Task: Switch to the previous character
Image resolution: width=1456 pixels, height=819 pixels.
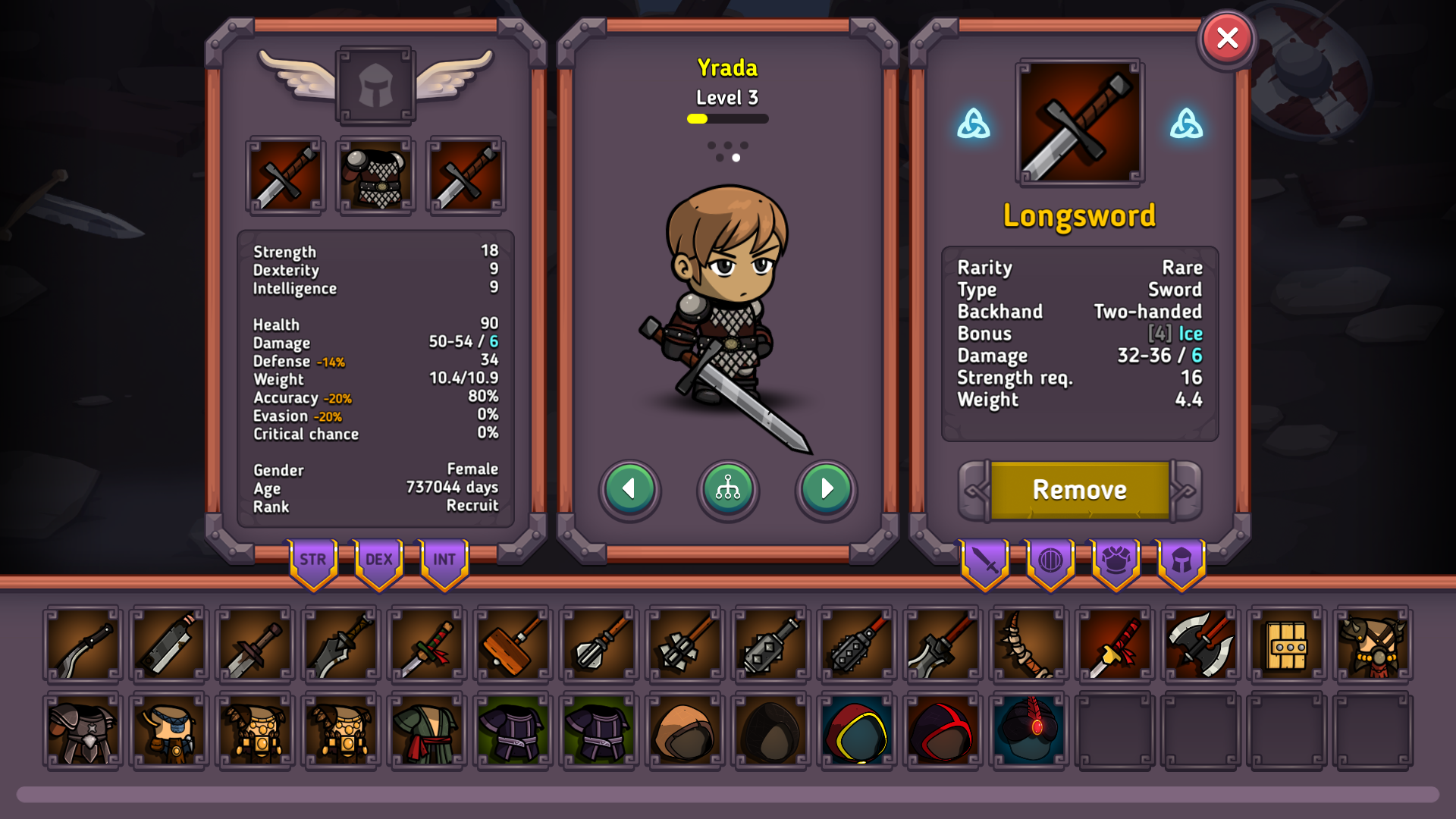Action: point(629,489)
